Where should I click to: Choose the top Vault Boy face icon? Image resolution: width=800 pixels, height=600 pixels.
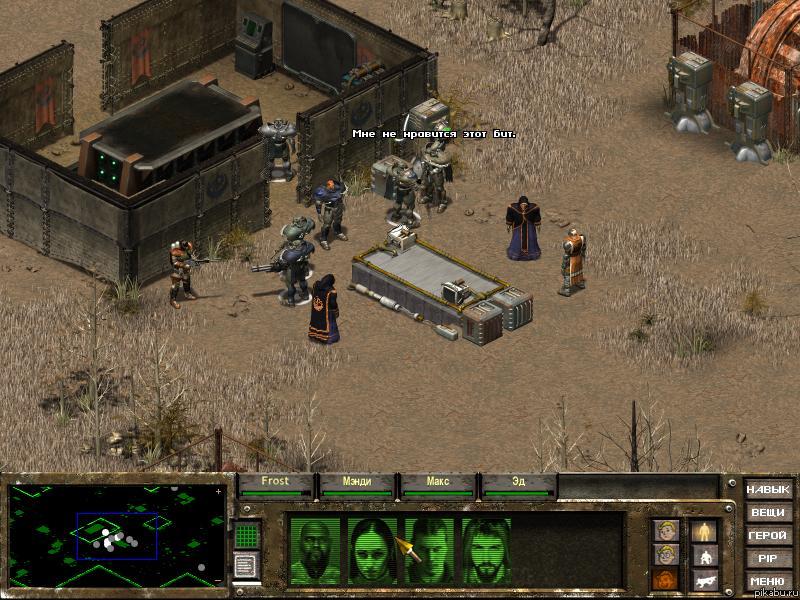(665, 530)
